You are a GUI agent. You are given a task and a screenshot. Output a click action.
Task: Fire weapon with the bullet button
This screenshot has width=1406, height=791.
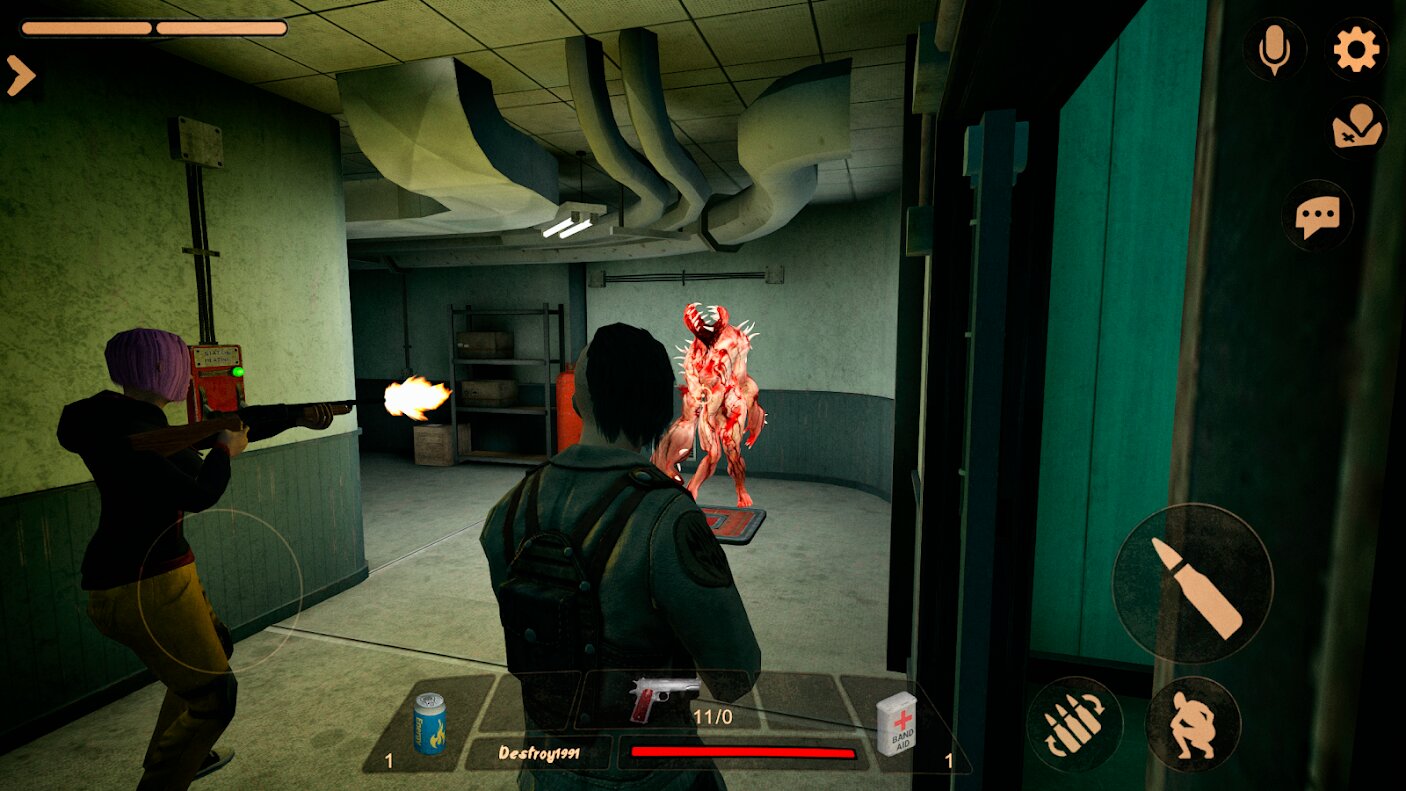point(1192,583)
